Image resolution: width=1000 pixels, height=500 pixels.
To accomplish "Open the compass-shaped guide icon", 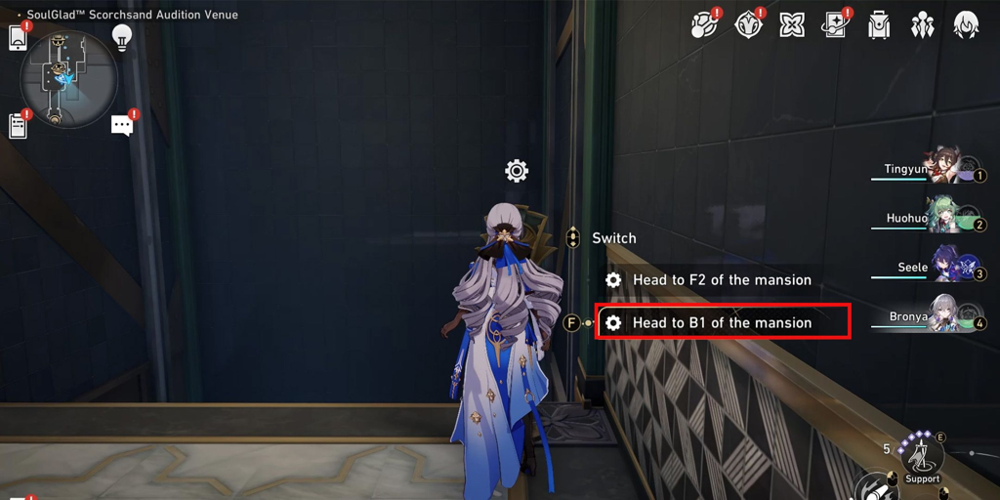I will click(x=749, y=25).
